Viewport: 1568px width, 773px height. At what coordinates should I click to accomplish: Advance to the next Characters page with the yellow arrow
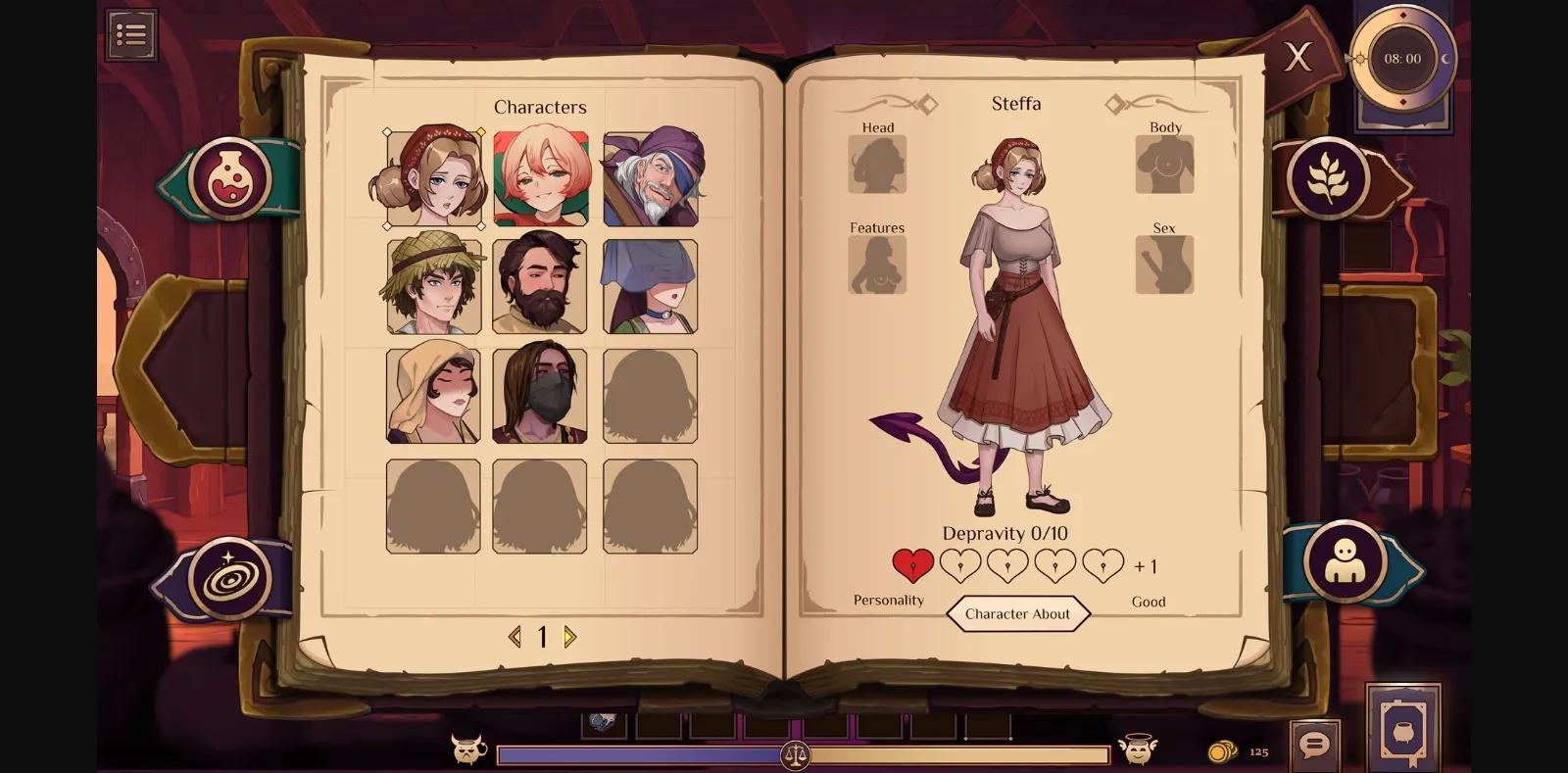[568, 637]
